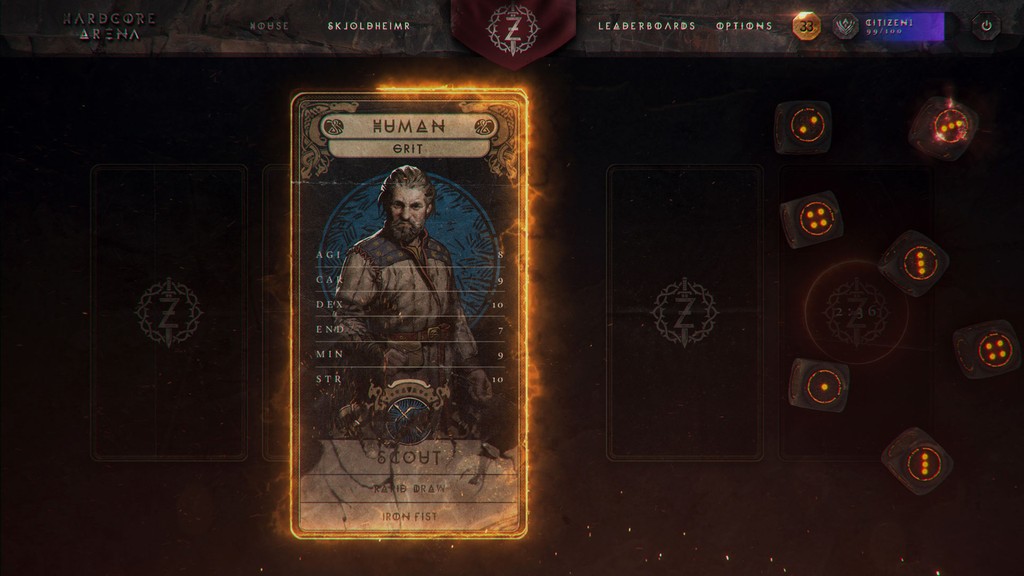Viewport: 1024px width, 576px height.
Task: Select the glowing Human Scout character card
Action: pyautogui.click(x=409, y=315)
